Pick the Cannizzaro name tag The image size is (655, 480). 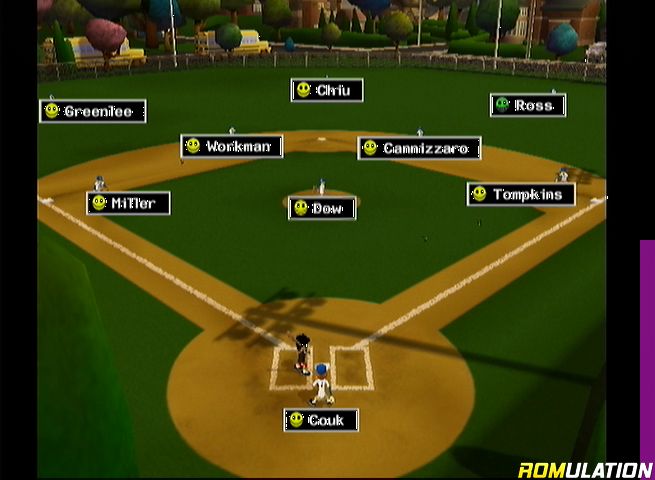point(419,148)
